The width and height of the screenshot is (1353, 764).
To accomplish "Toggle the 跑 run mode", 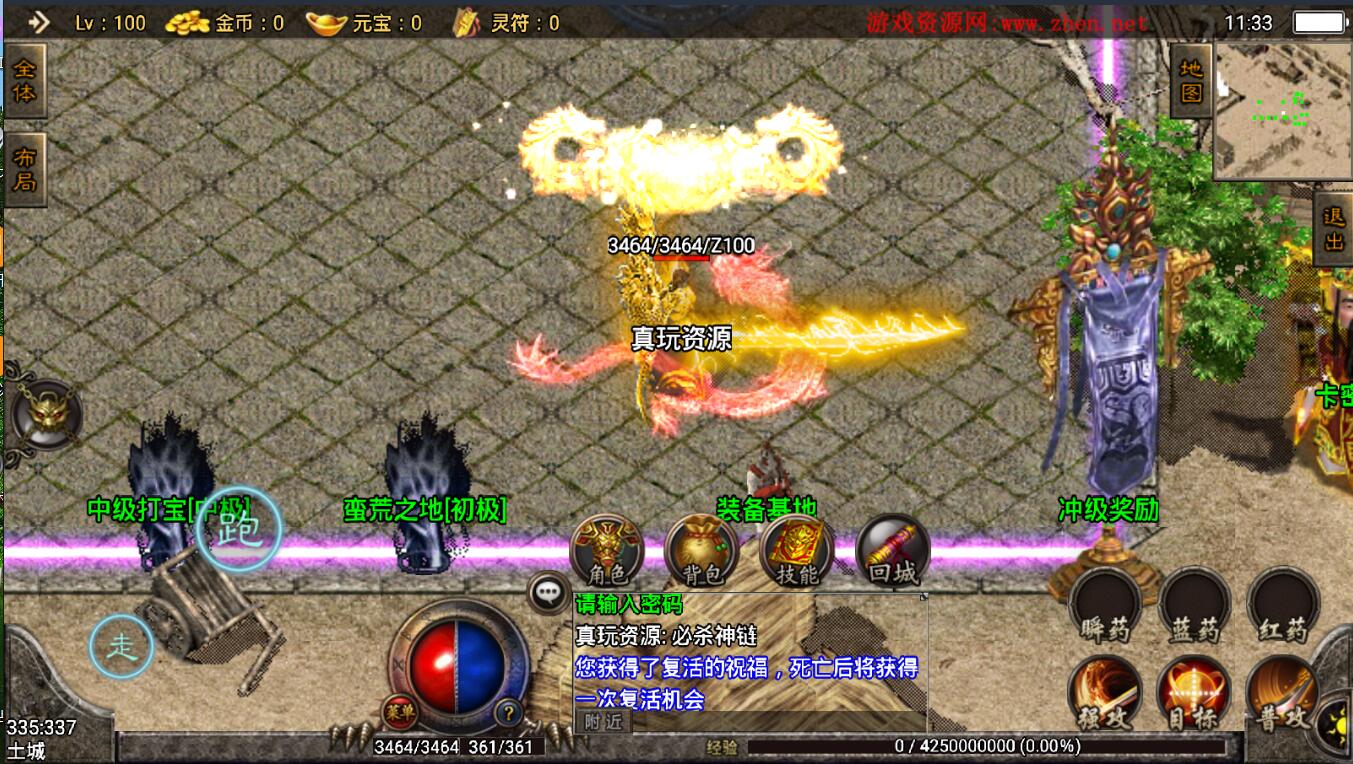I will coord(238,530).
